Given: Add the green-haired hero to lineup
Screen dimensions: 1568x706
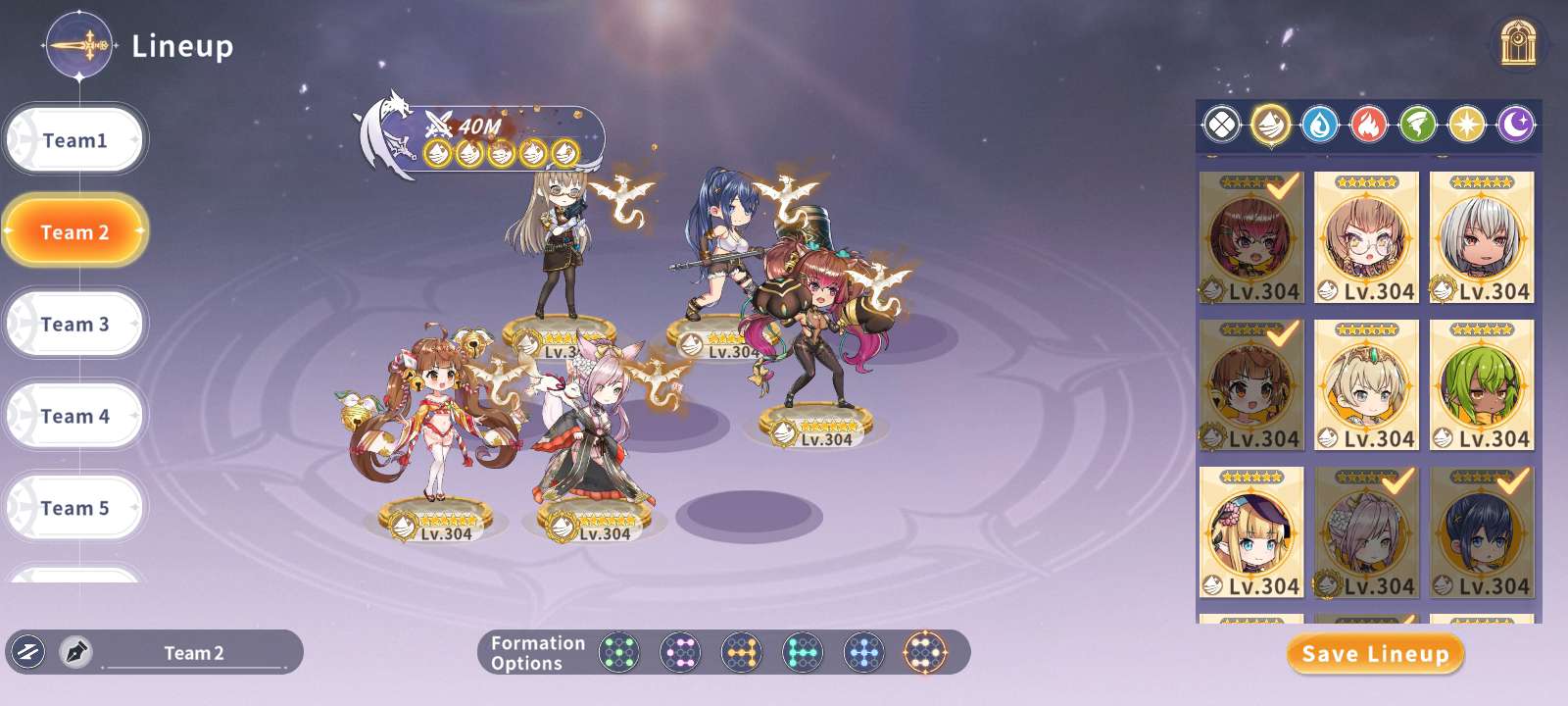Looking at the screenshot, I should click(1482, 384).
